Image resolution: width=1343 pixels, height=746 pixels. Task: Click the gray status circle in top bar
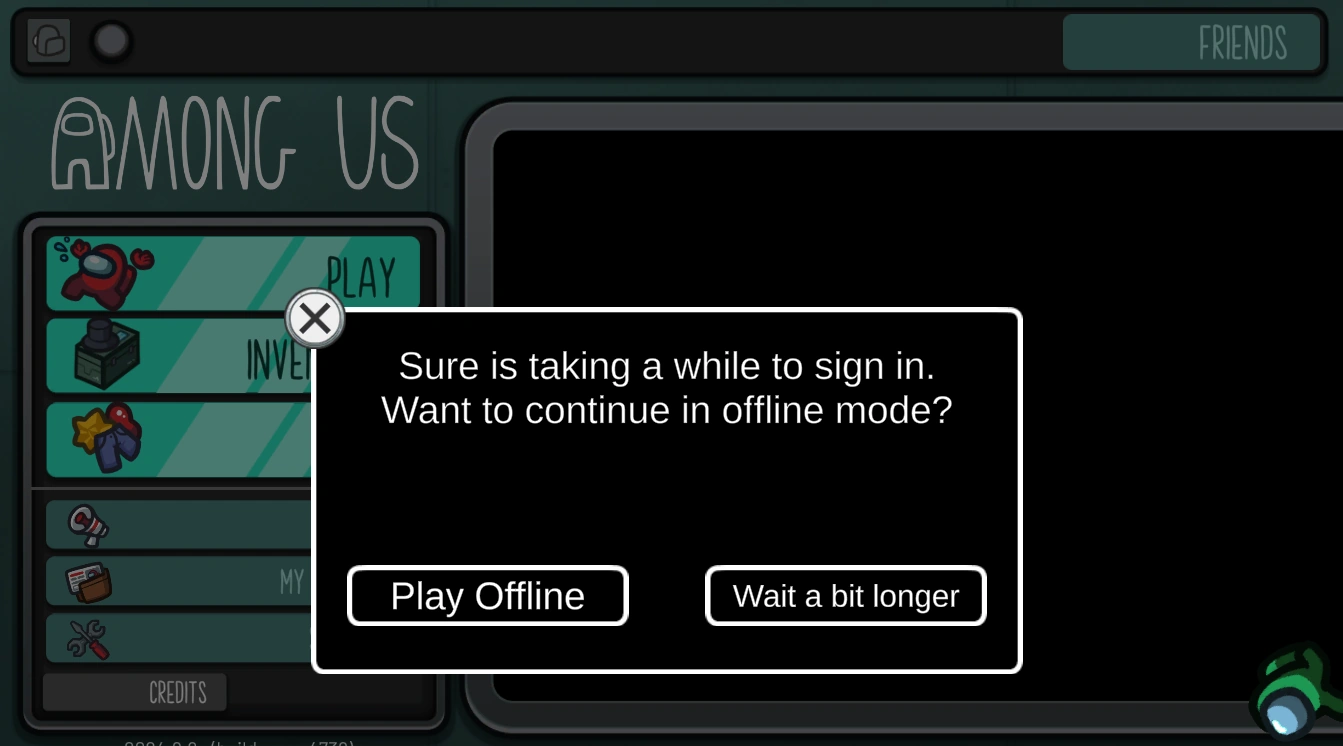(111, 42)
